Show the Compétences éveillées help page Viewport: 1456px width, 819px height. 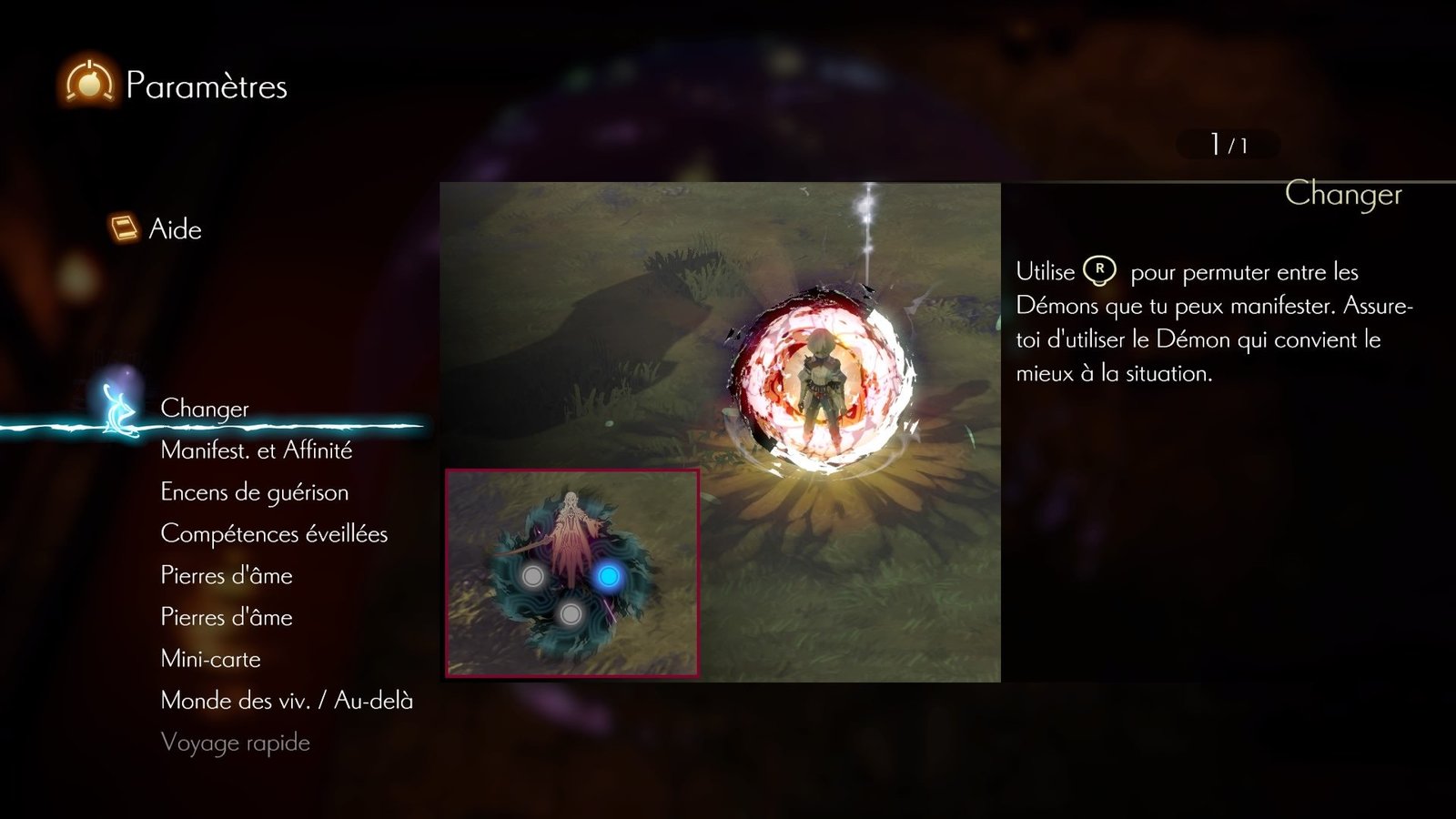(274, 534)
